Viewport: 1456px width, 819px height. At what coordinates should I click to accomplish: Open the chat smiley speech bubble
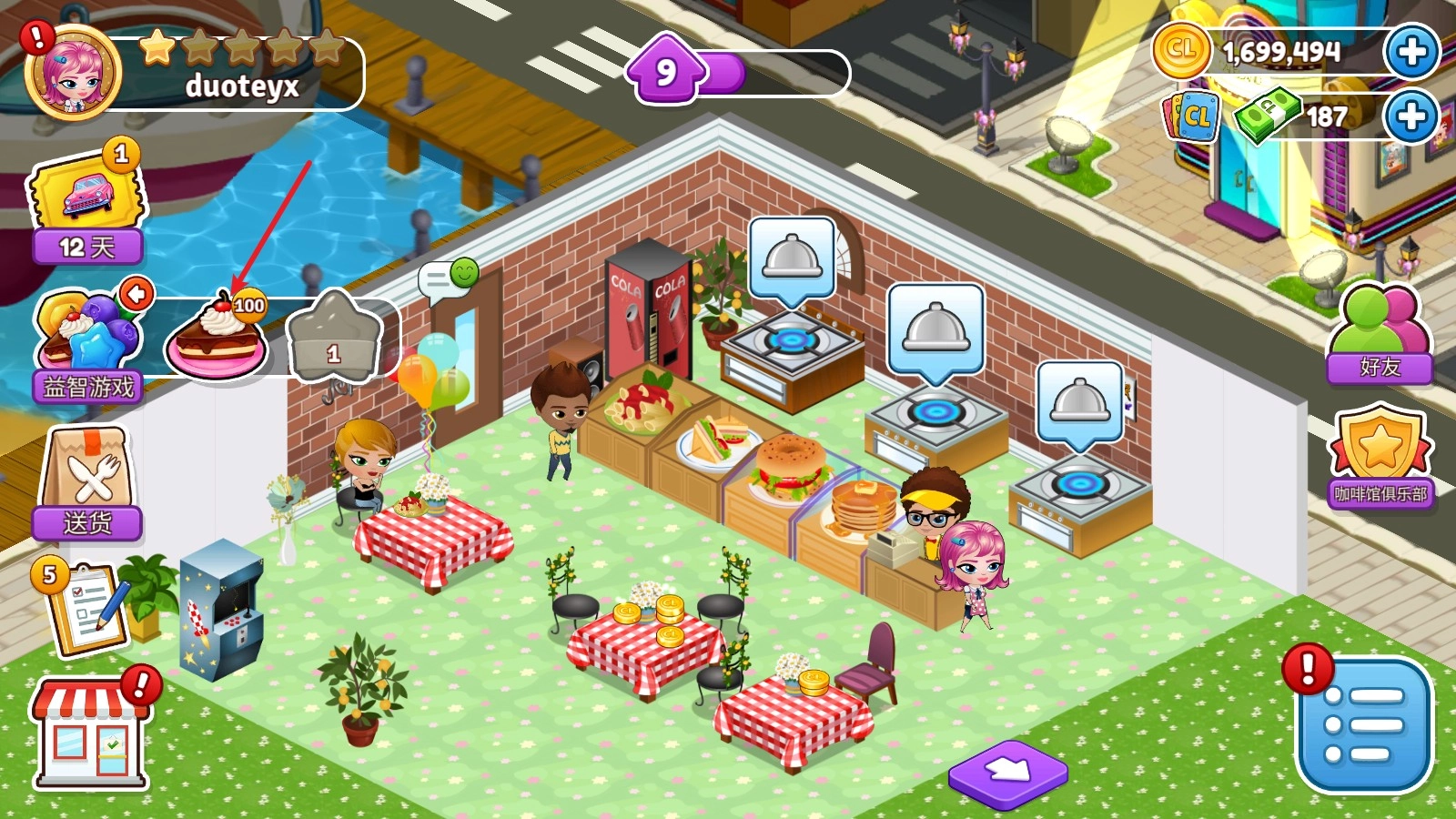(448, 277)
